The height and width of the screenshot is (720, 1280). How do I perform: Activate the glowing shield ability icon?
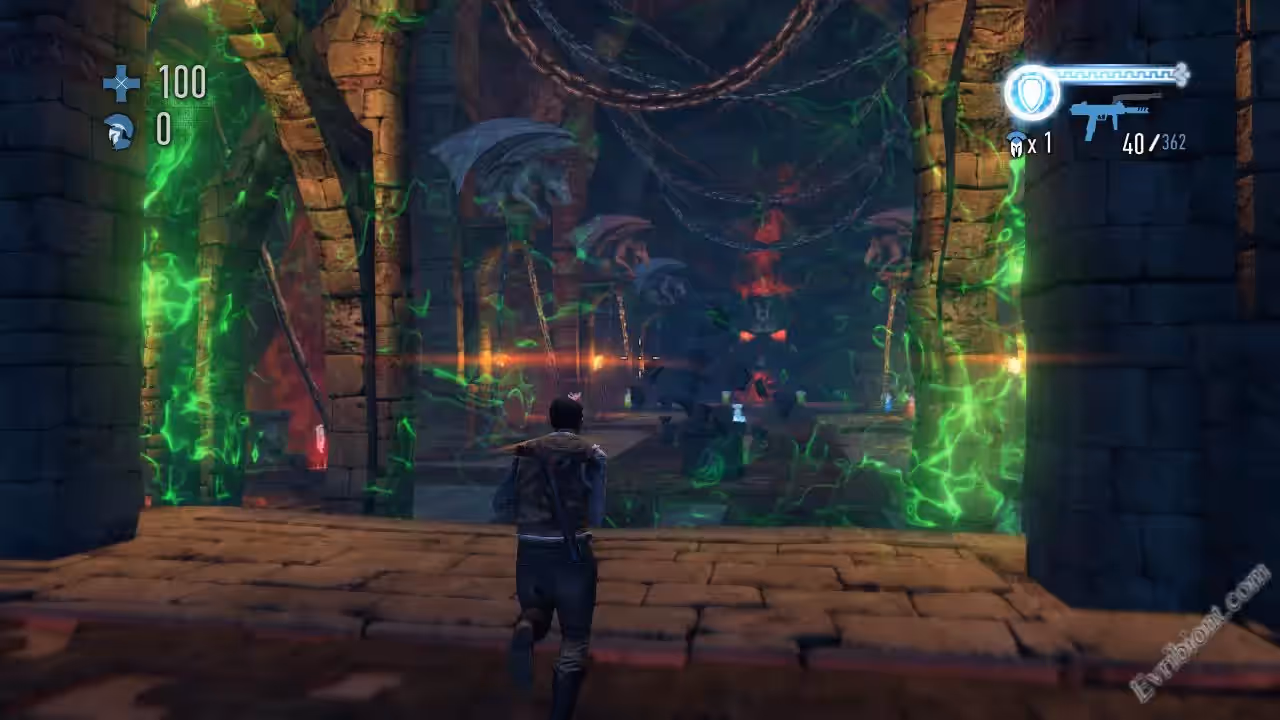coord(1031,92)
